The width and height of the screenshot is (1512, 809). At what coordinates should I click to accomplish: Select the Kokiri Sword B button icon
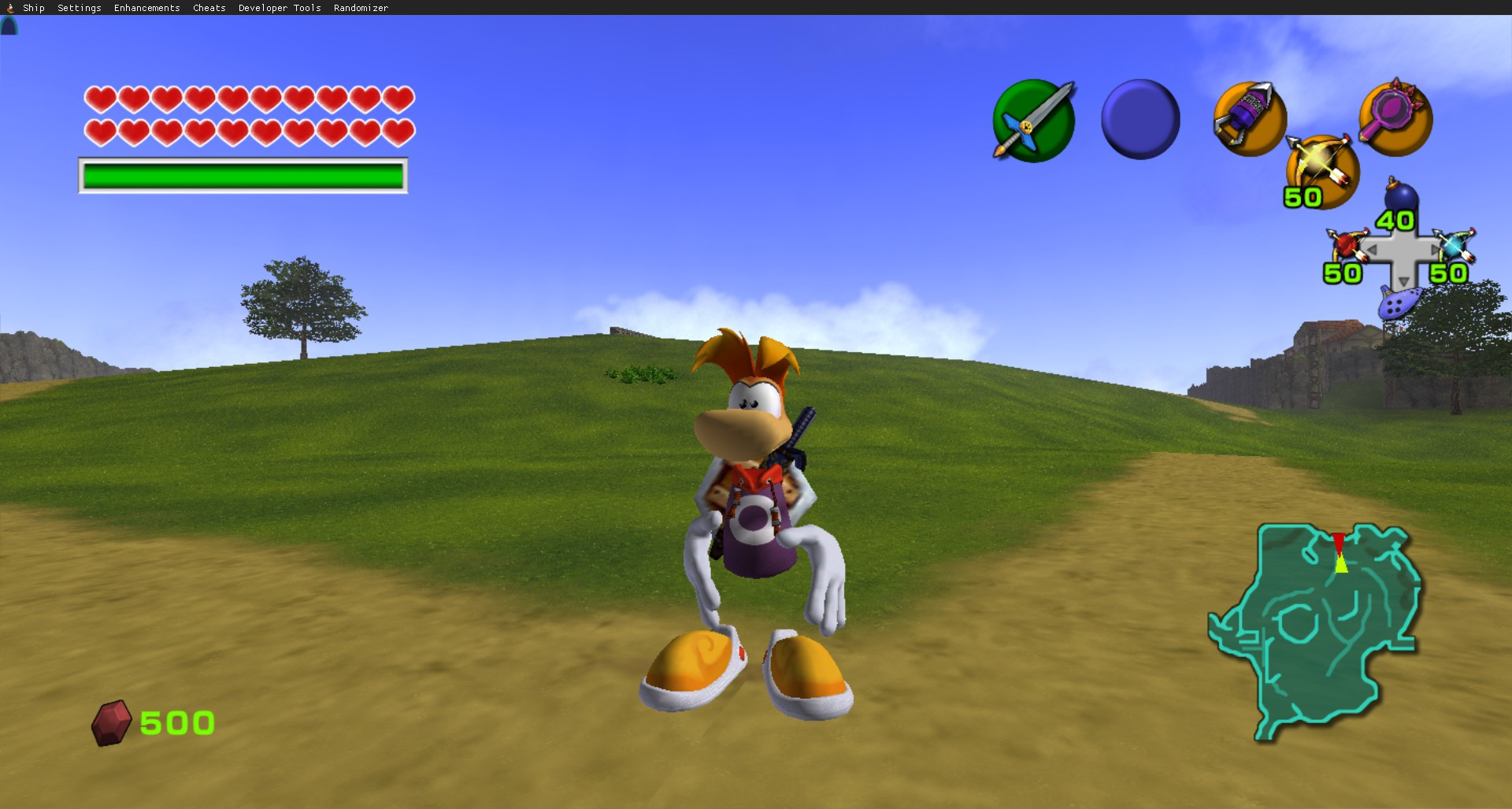pos(1032,118)
